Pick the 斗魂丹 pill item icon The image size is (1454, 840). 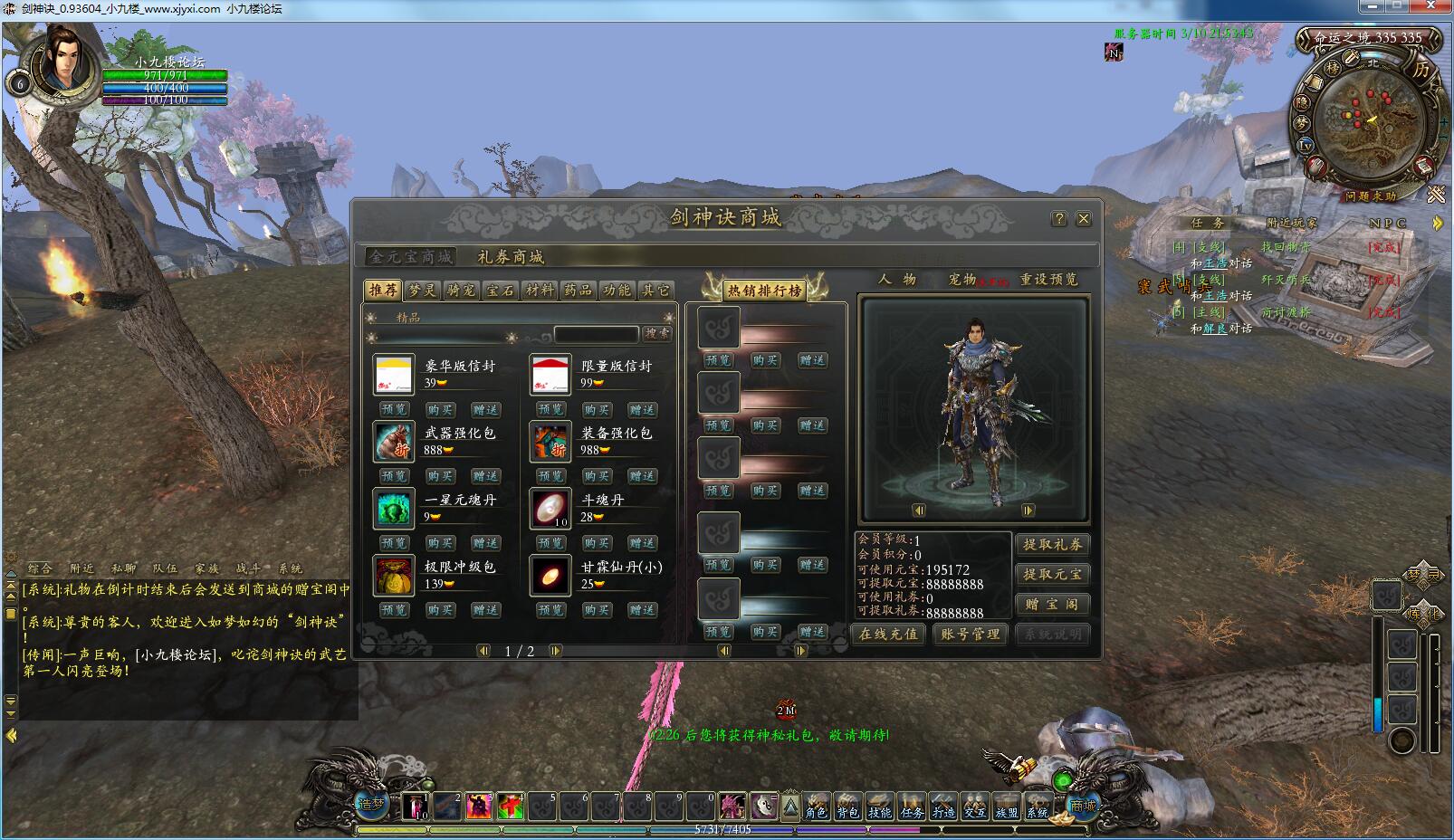550,509
